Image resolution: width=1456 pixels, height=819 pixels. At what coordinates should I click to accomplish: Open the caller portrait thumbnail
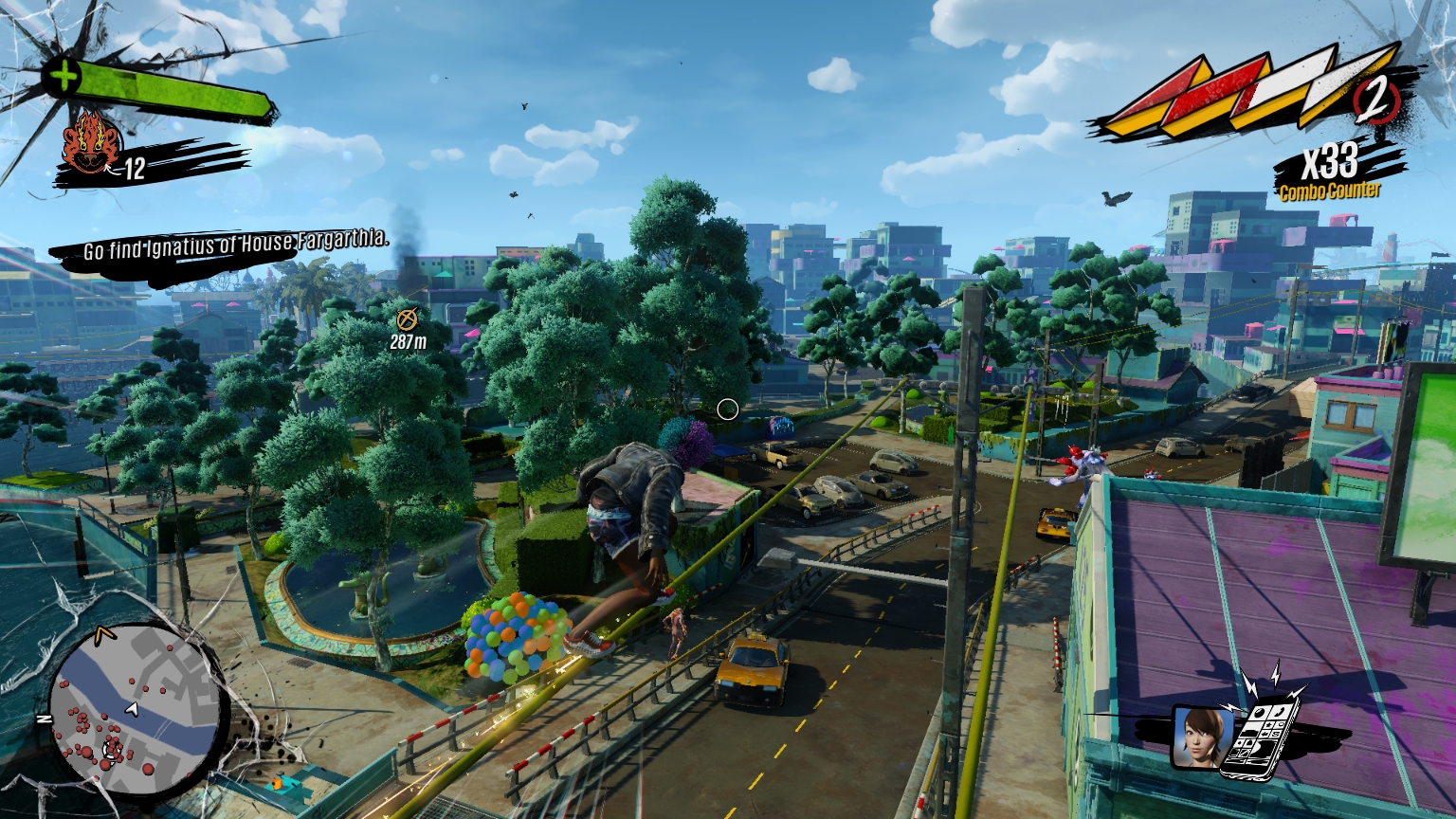pyautogui.click(x=1203, y=736)
